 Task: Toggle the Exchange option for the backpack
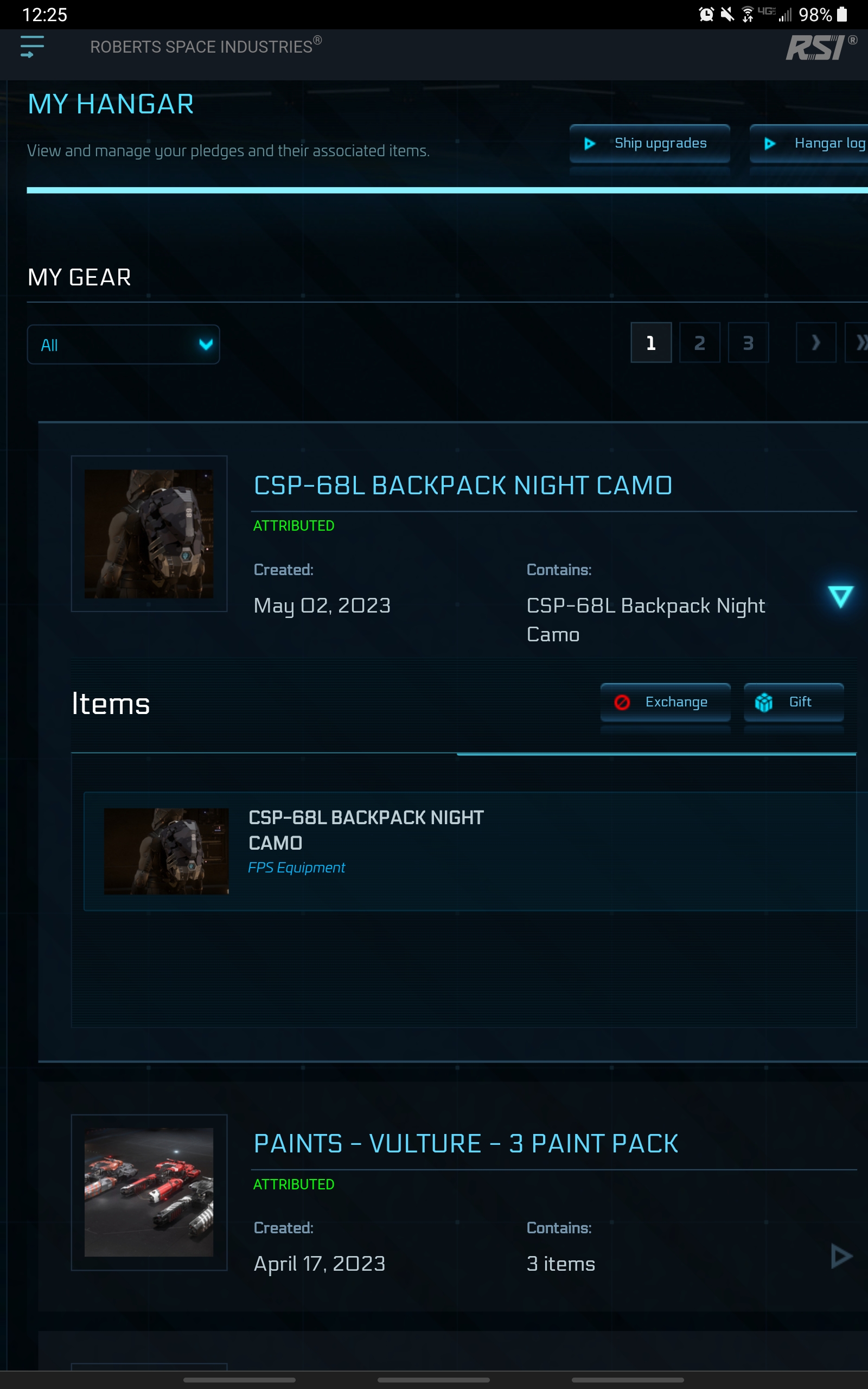click(665, 702)
